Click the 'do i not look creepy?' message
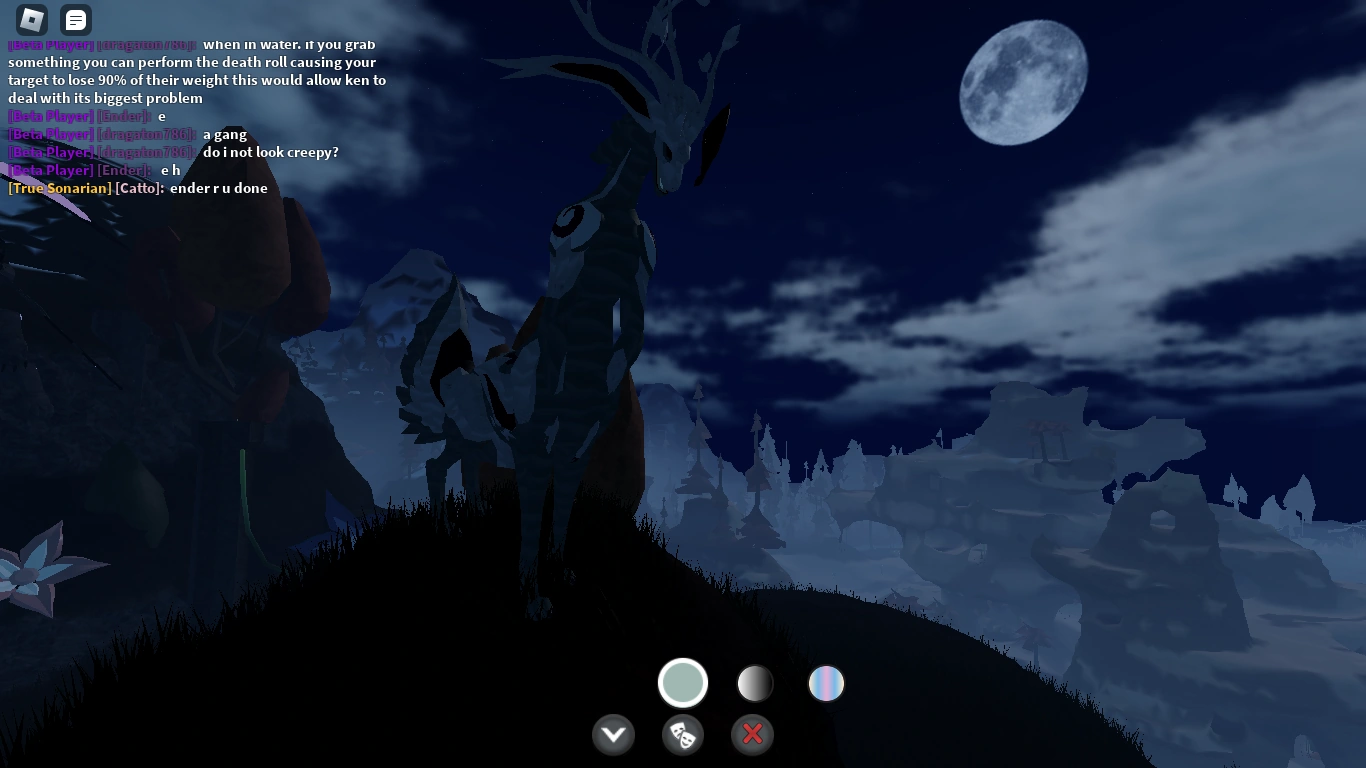The width and height of the screenshot is (1366, 768). point(270,152)
